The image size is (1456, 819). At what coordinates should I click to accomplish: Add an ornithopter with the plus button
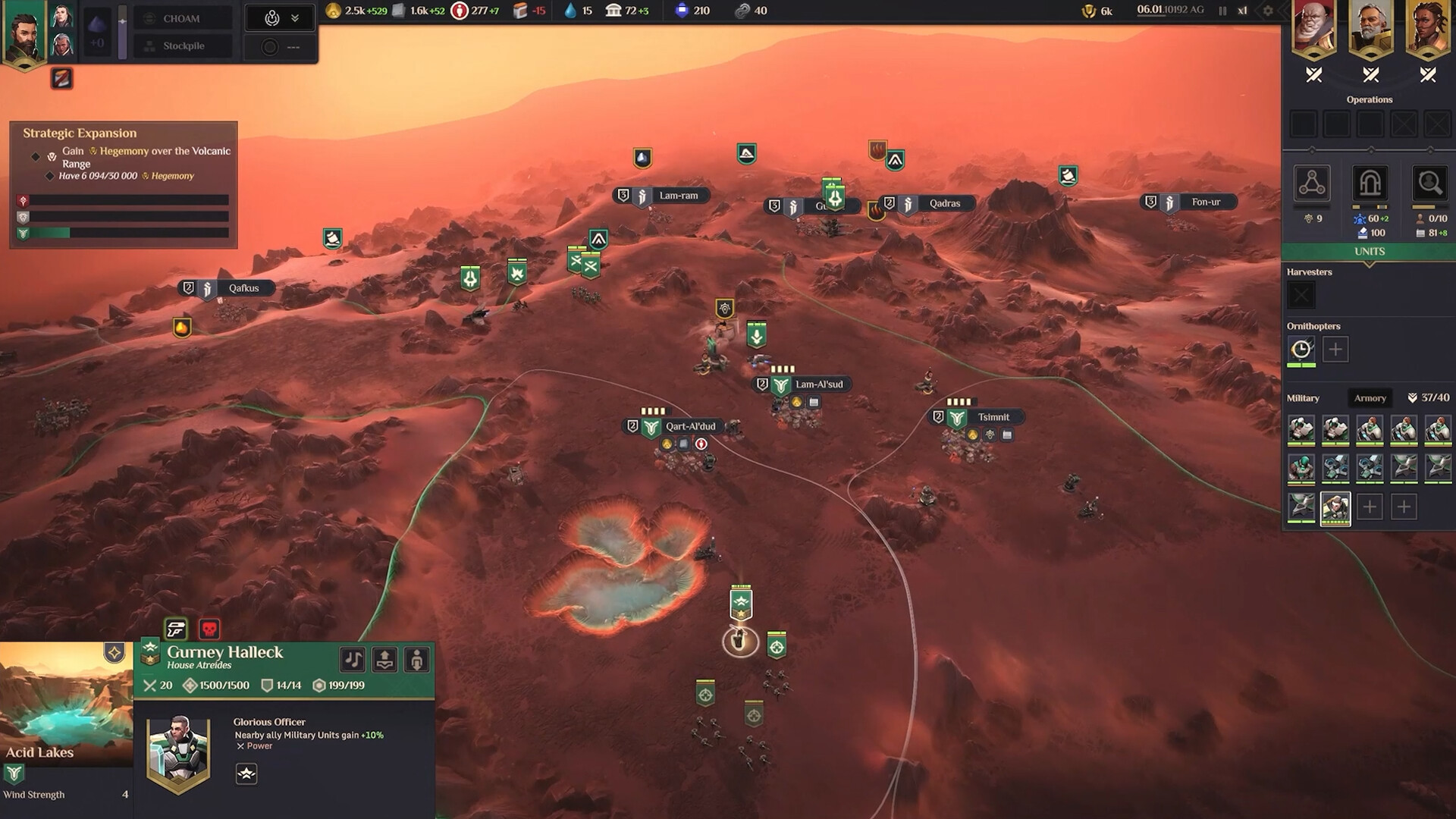click(1335, 349)
